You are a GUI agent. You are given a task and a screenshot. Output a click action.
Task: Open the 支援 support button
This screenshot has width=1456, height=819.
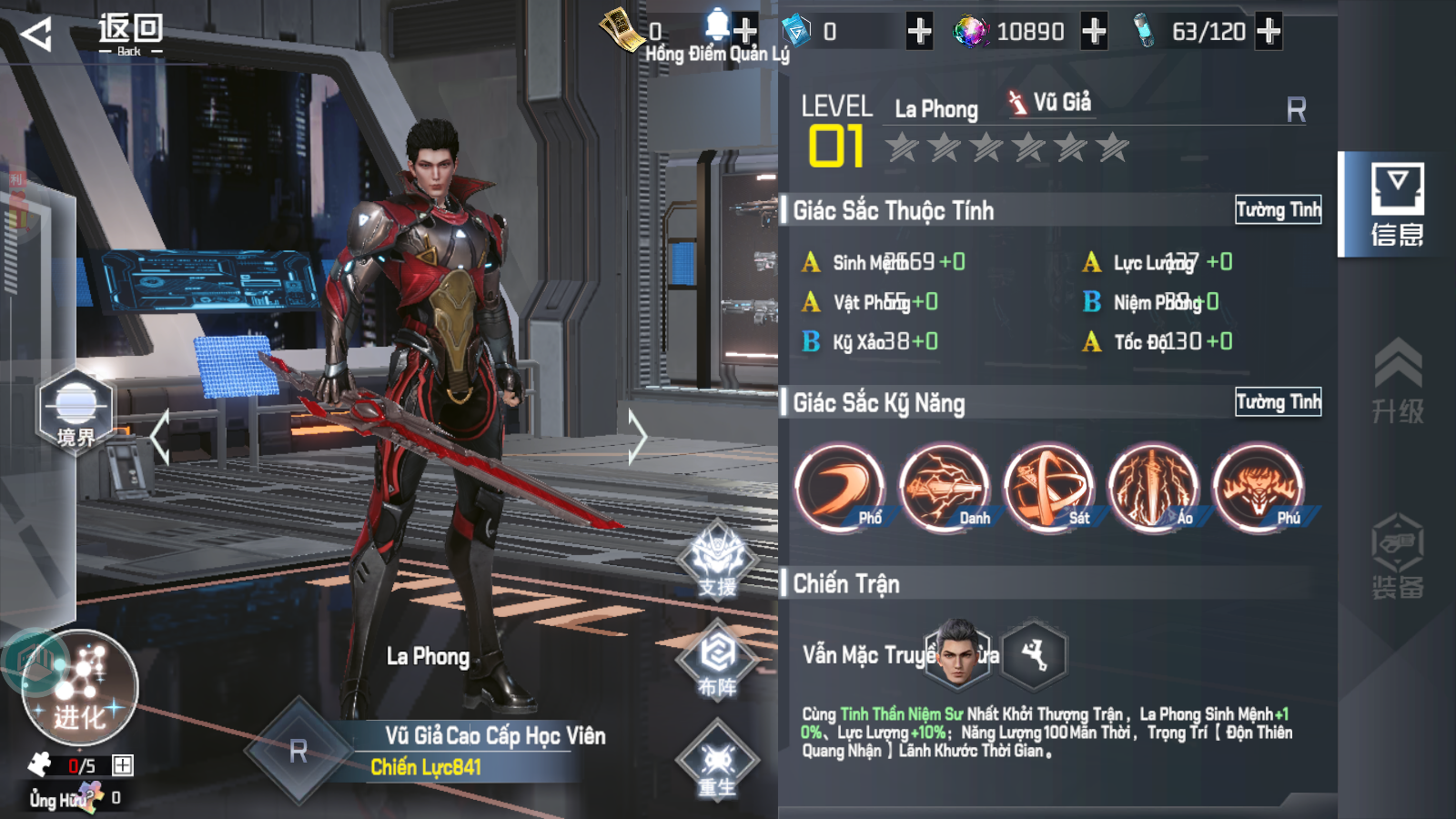coord(718,561)
